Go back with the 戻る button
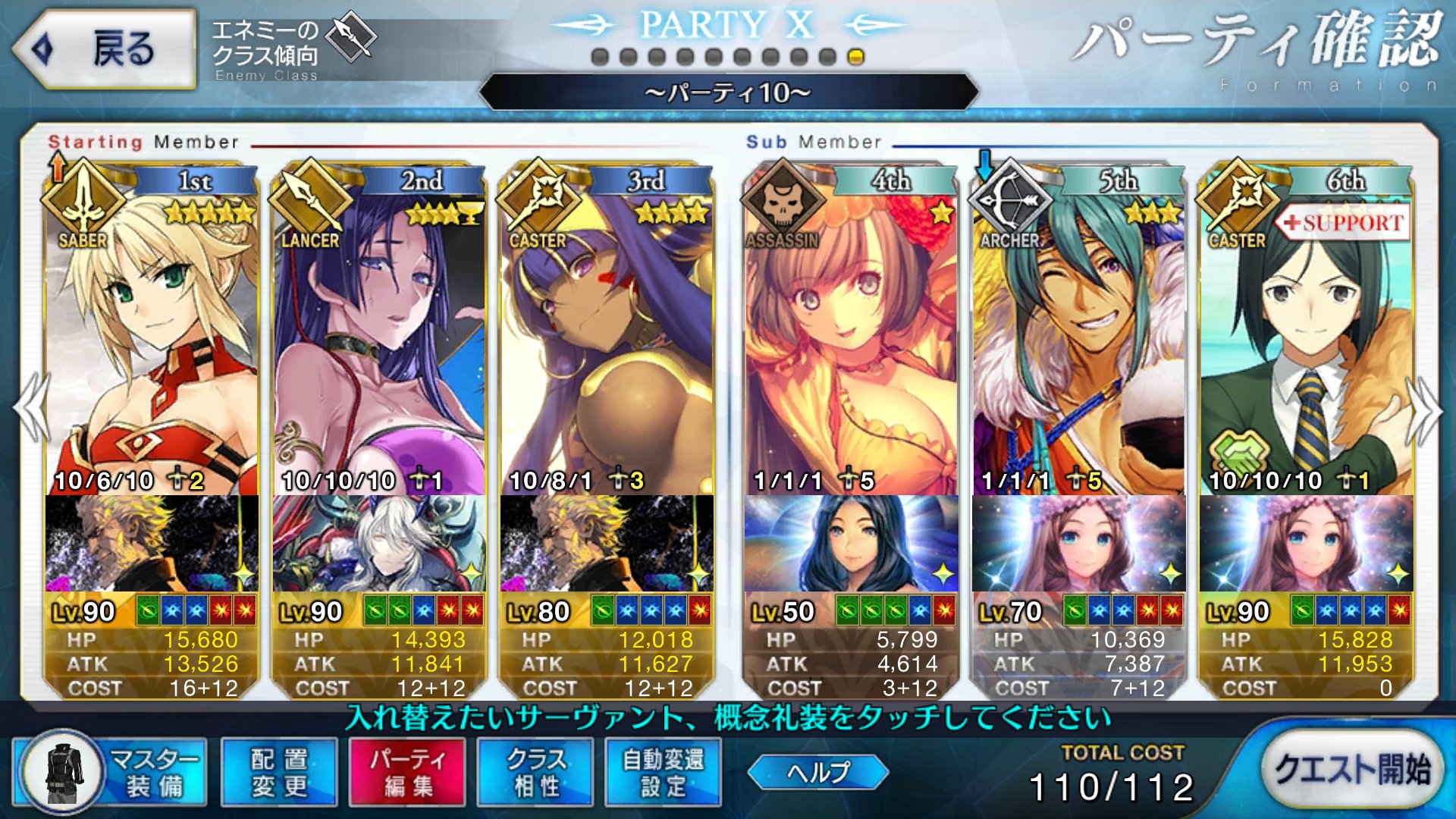 click(105, 49)
